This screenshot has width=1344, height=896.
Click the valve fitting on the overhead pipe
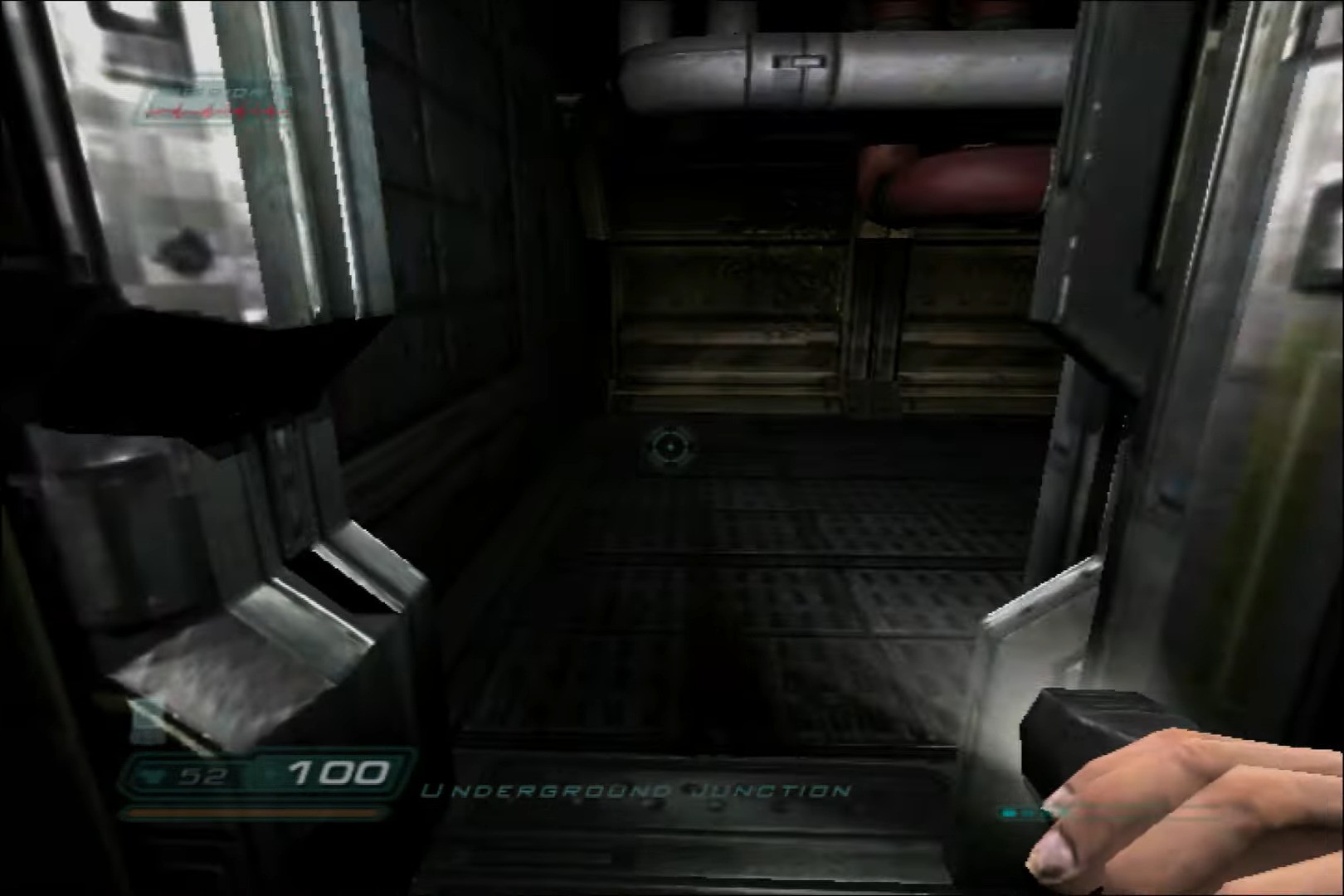pos(801,61)
